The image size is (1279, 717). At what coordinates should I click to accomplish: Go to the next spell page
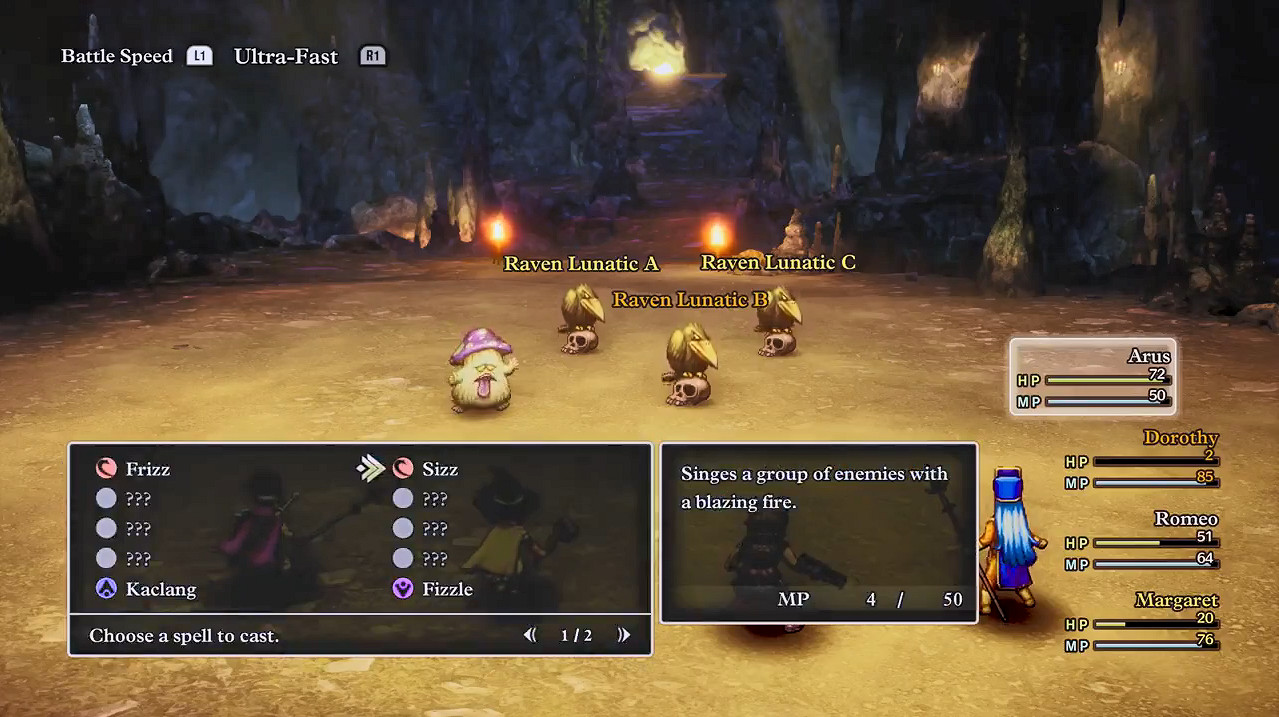(x=624, y=635)
